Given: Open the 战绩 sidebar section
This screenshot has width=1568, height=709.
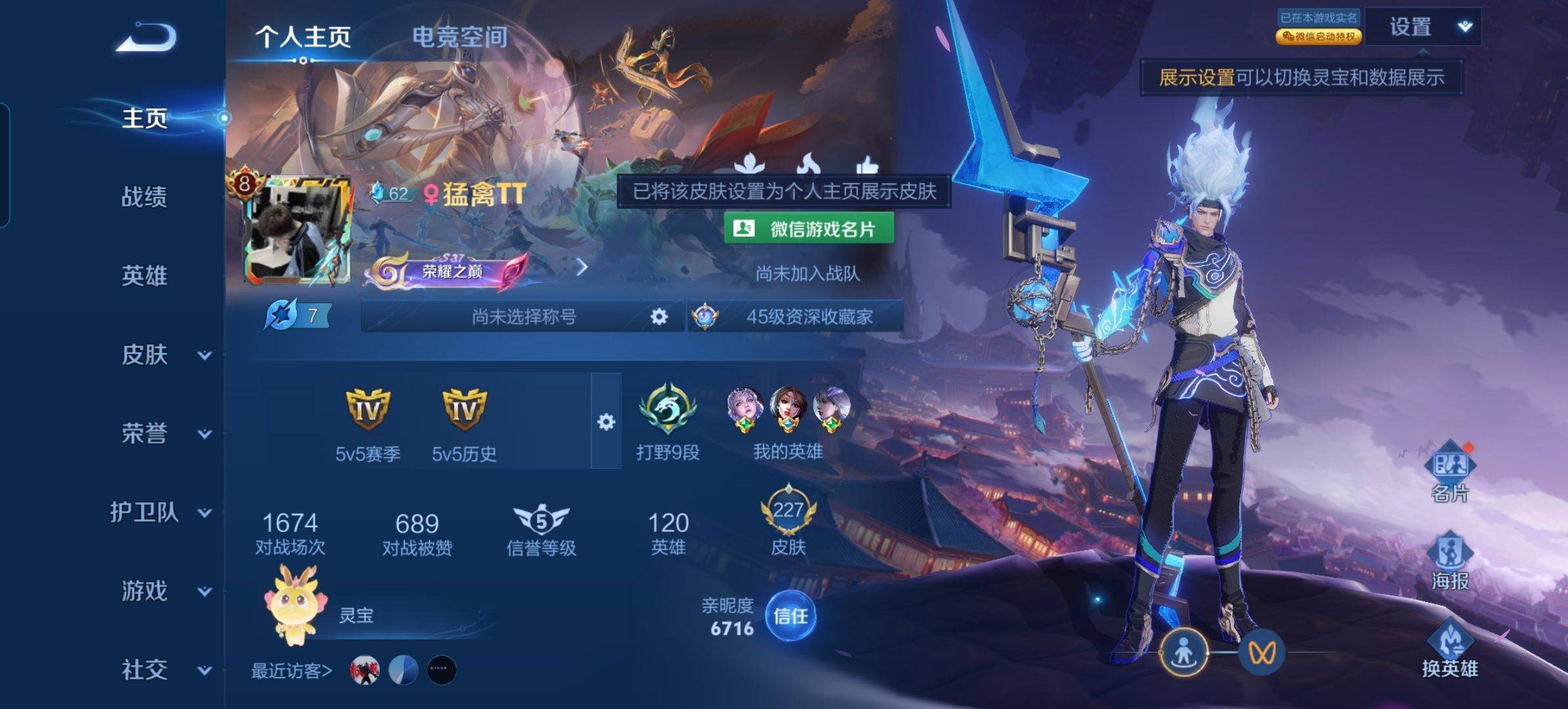Looking at the screenshot, I should [144, 197].
